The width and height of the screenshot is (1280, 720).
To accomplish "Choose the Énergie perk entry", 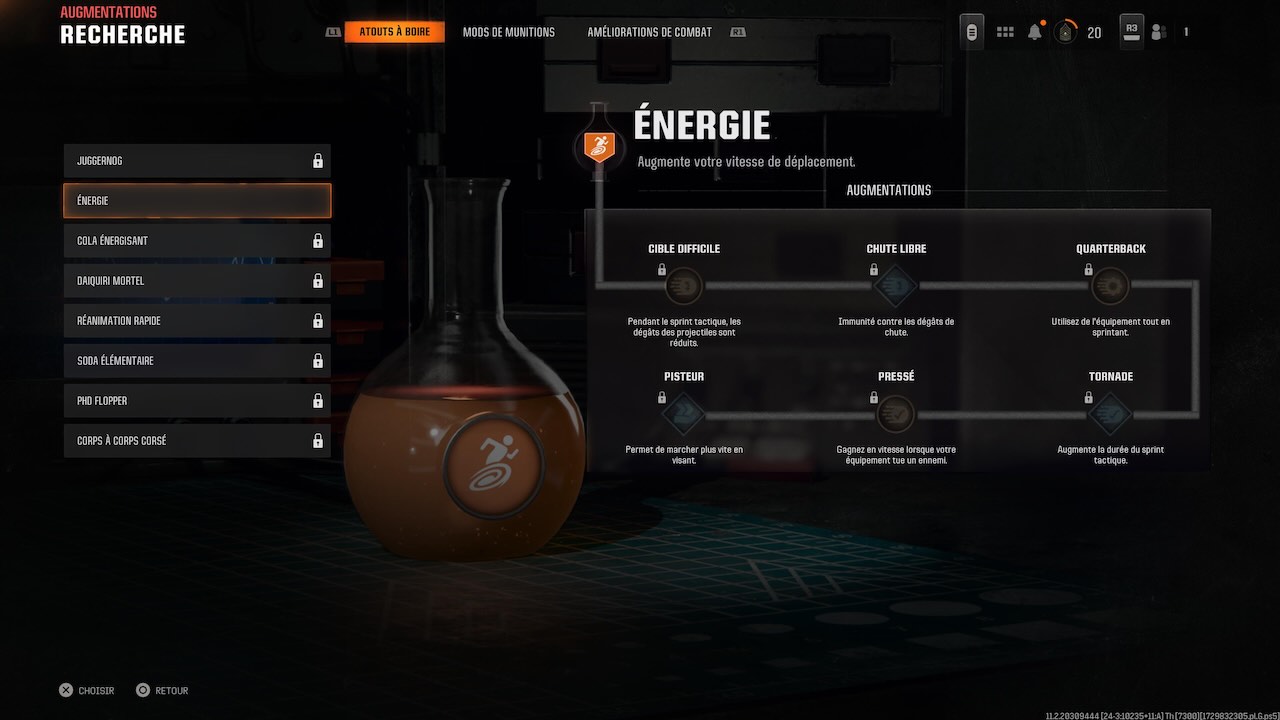I will click(x=197, y=201).
